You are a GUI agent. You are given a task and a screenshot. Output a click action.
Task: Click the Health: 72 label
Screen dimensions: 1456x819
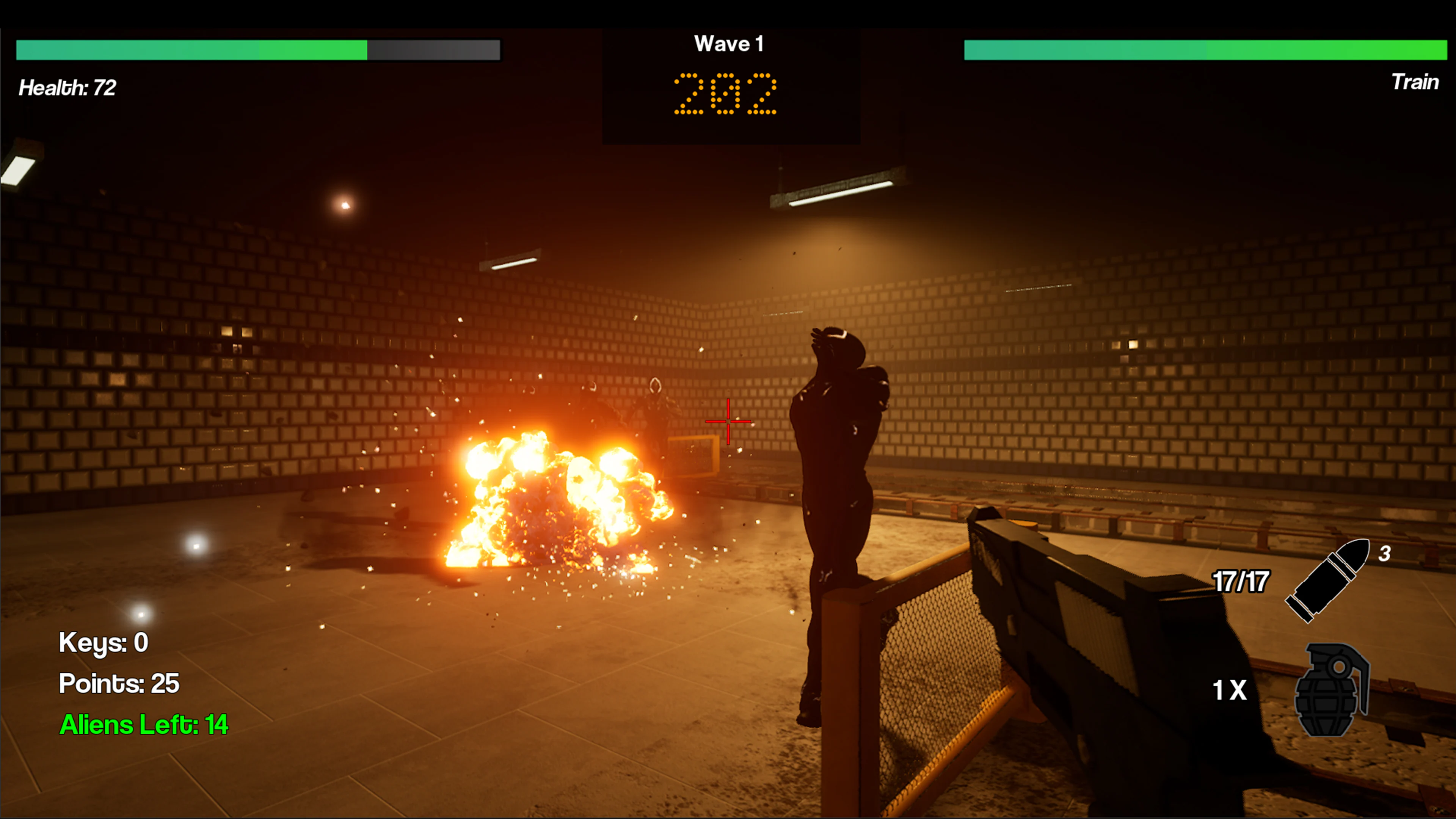coord(68,88)
